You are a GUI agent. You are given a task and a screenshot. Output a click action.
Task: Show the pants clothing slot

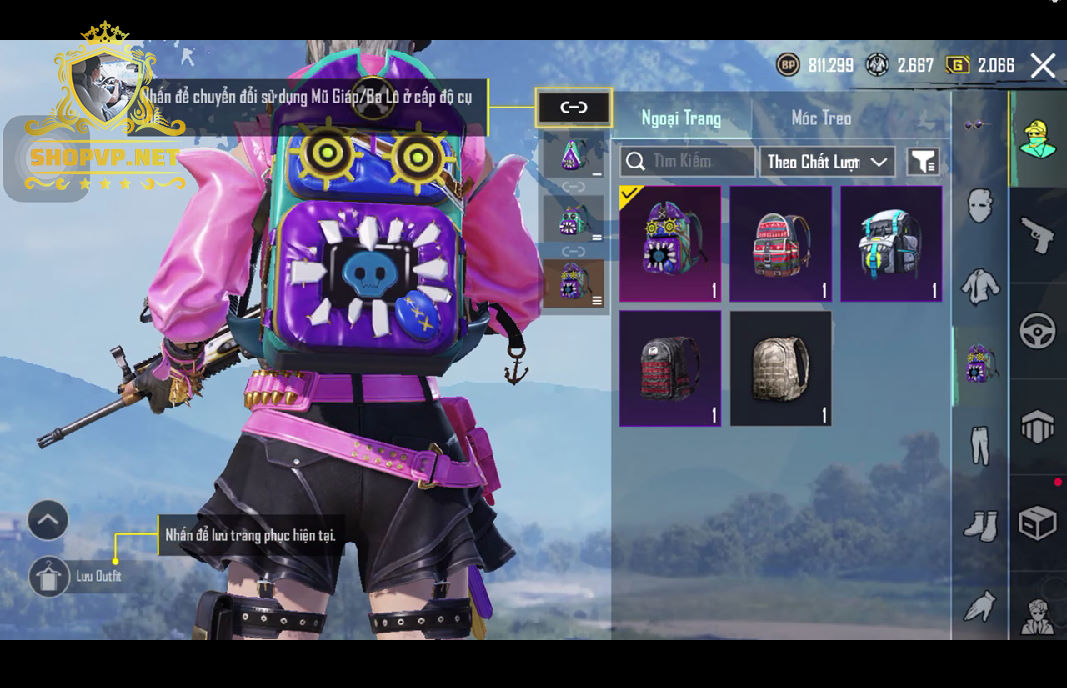[979, 443]
